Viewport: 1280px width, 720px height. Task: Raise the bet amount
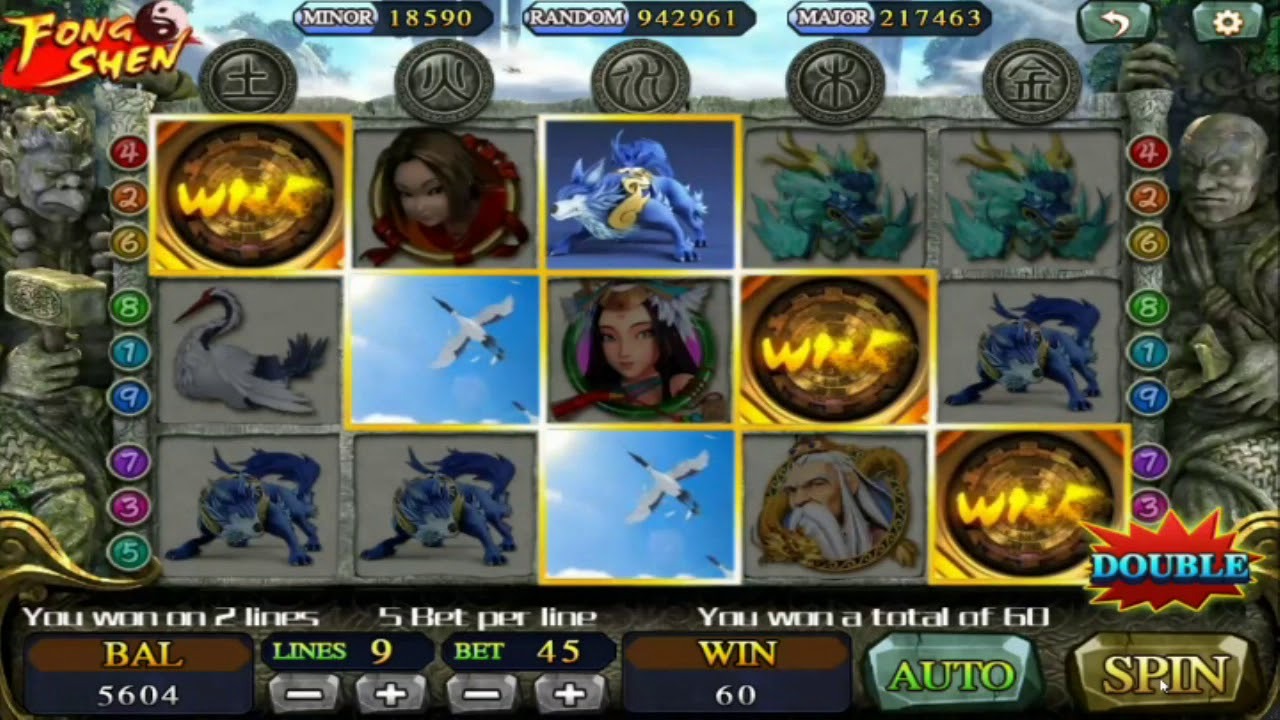pyautogui.click(x=569, y=693)
